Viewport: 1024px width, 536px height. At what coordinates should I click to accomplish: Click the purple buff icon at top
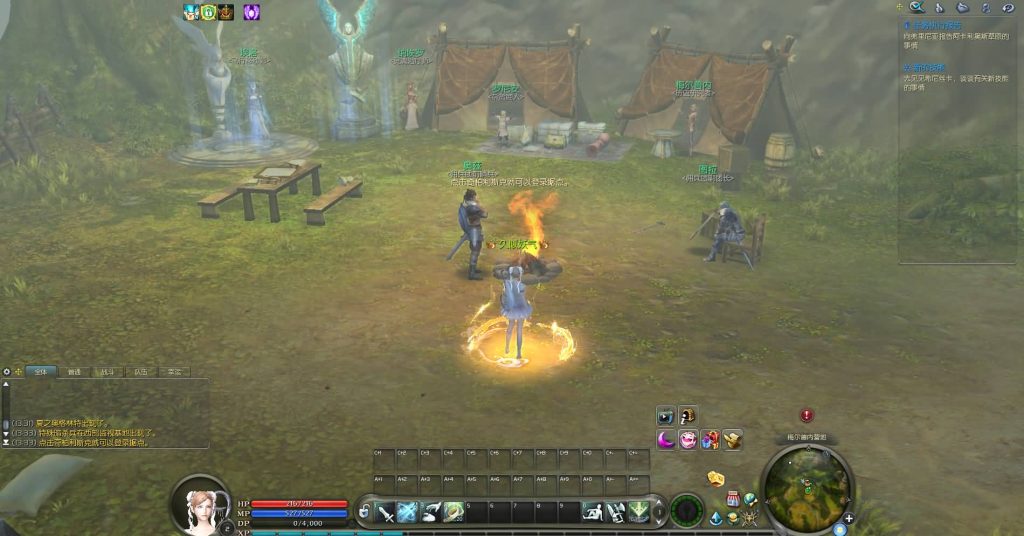(252, 12)
